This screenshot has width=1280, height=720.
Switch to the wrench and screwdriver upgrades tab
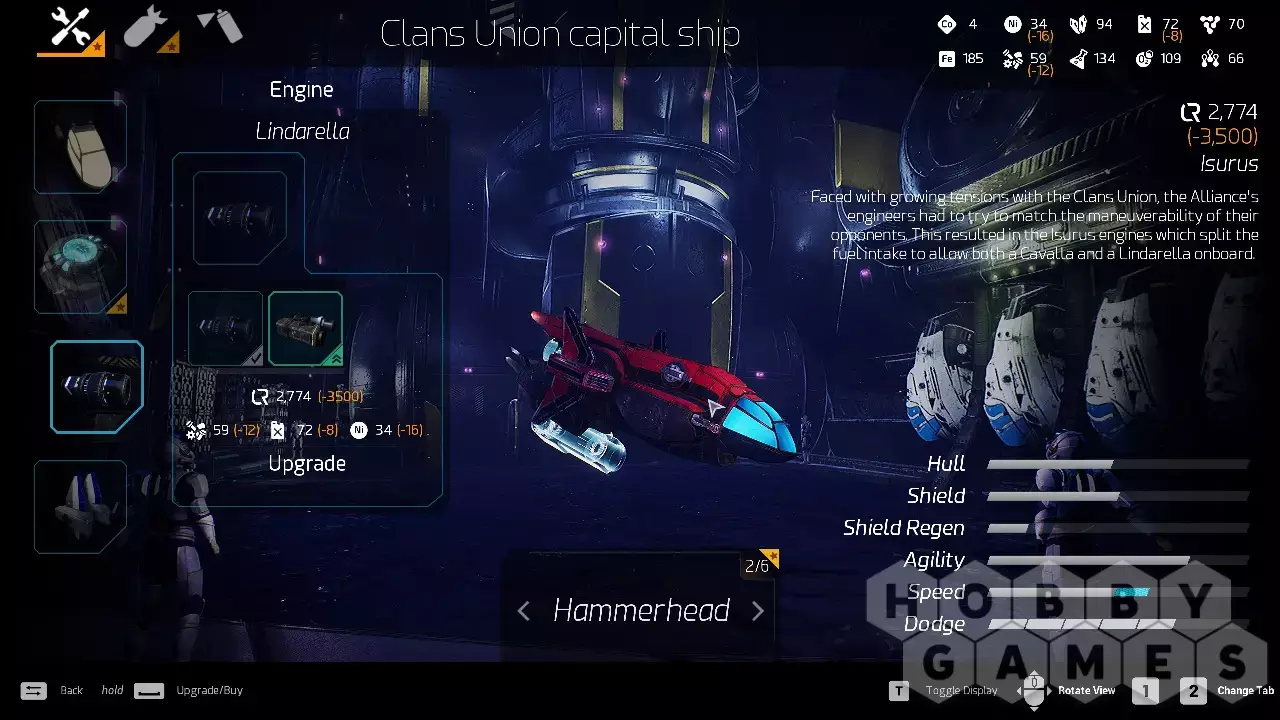click(70, 28)
